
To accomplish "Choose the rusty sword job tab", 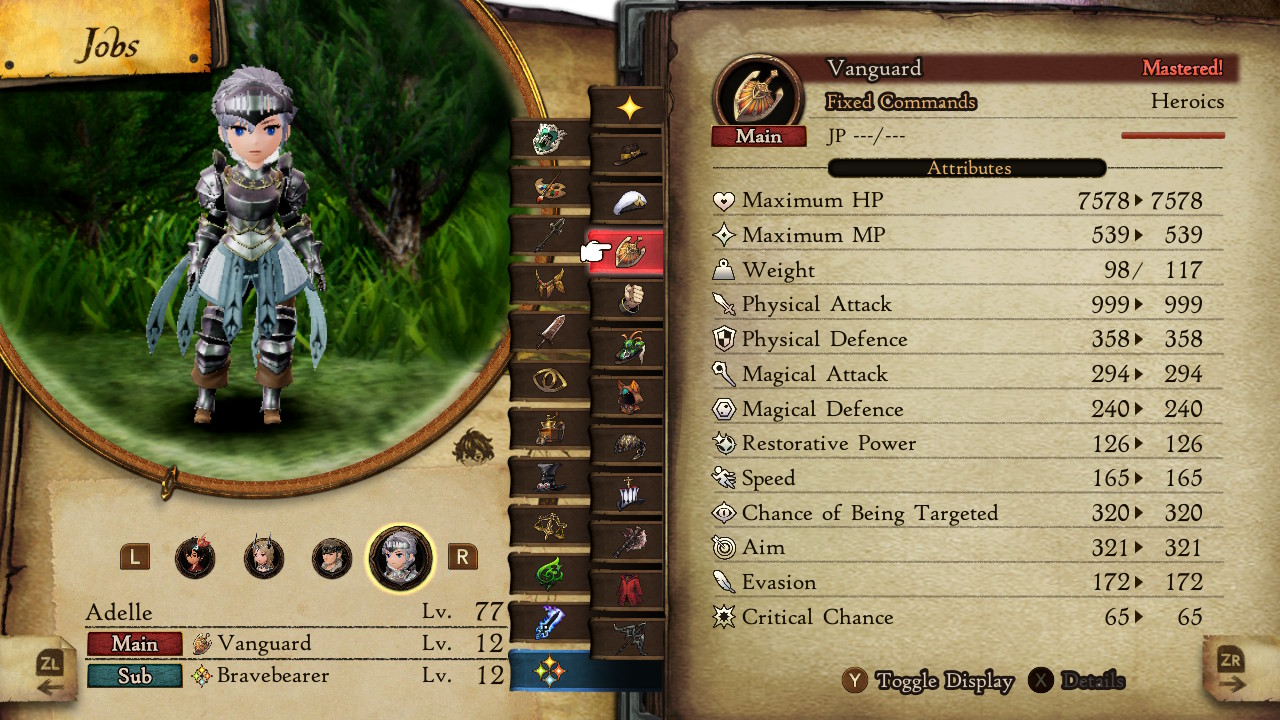I will (x=549, y=333).
